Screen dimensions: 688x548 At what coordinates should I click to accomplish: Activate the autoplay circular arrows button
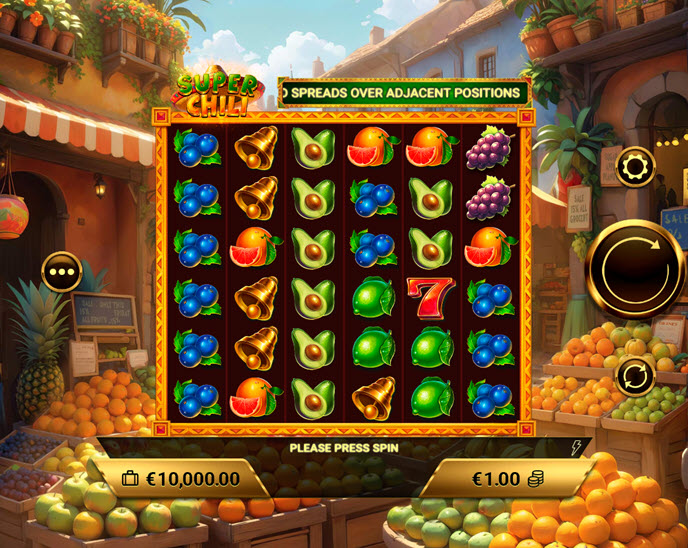pos(635,376)
